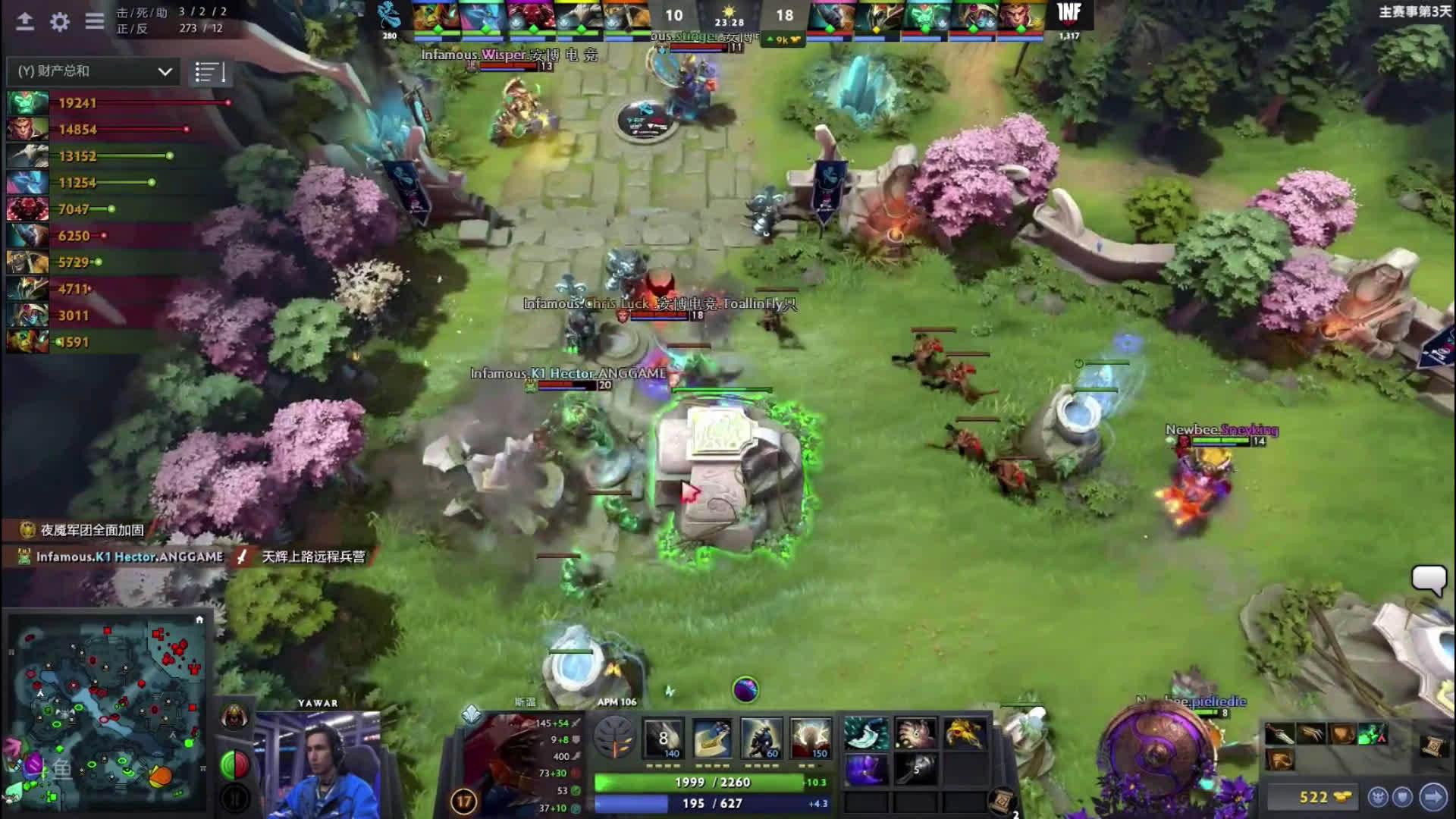Click the blue arrow button beside gold
This screenshot has height=819, width=1456.
pyautogui.click(x=1433, y=797)
